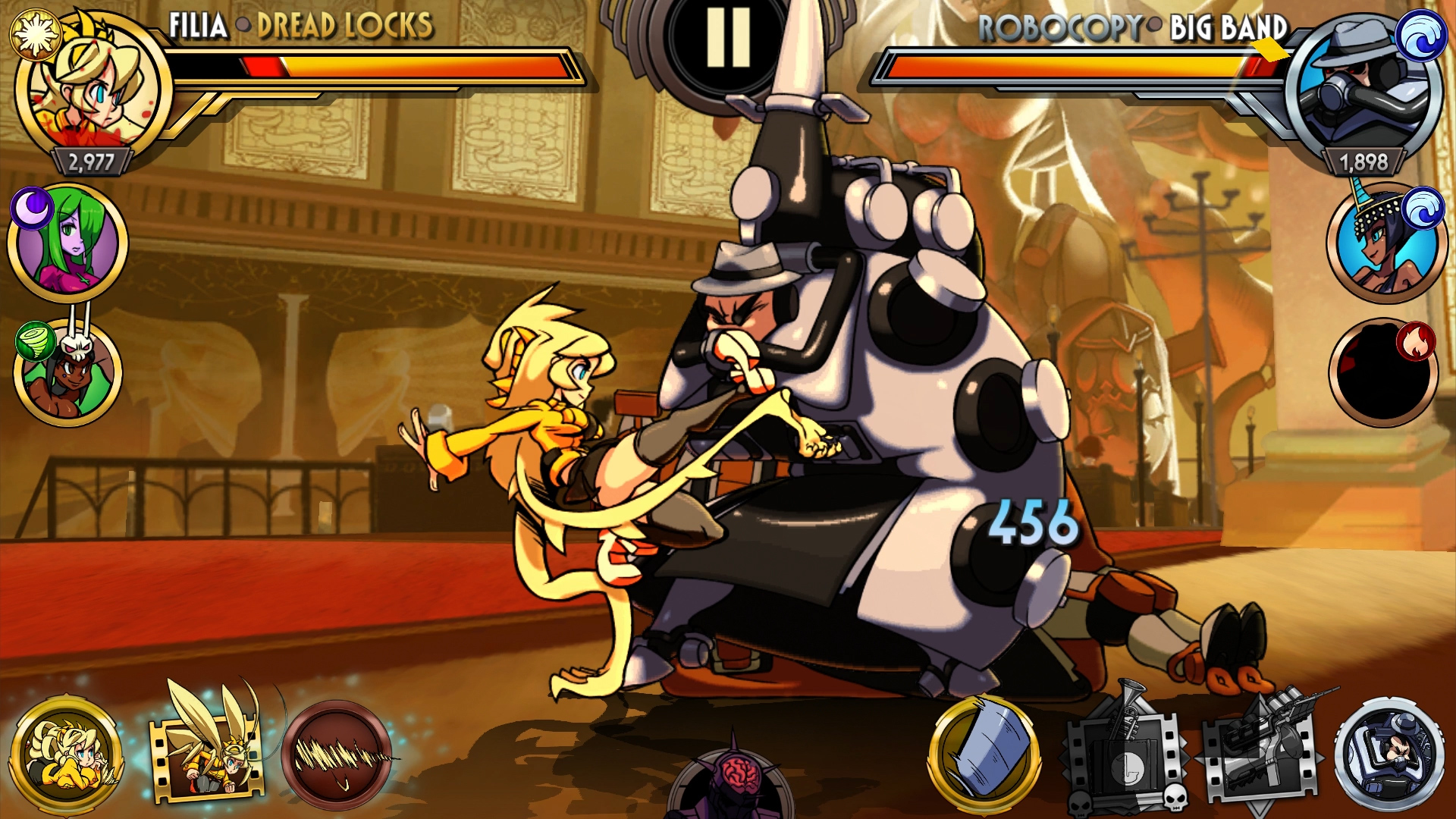
Task: Tap the opponent's gold trash-can special move
Action: pos(984,752)
